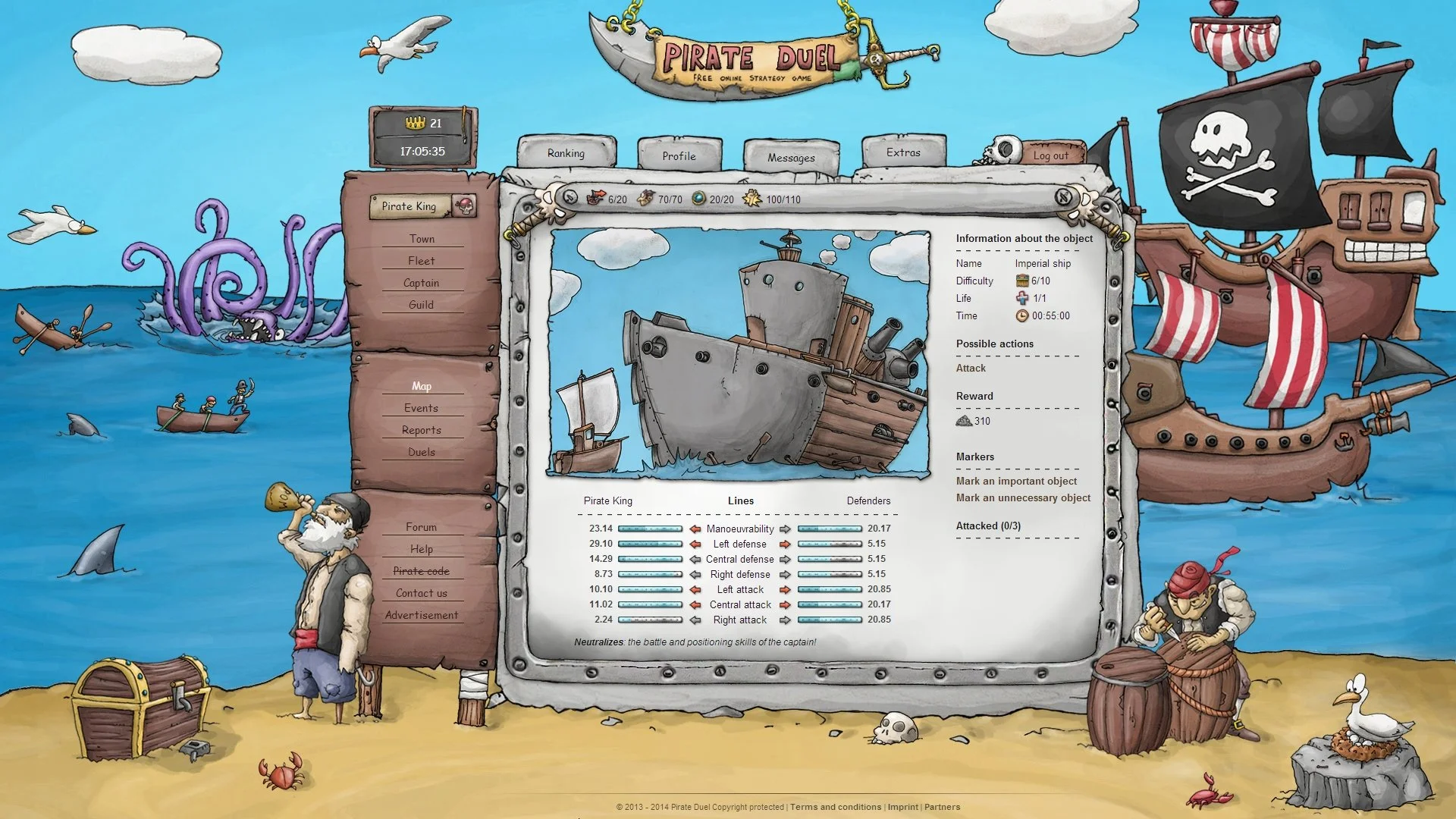The image size is (1456, 819).
Task: Click the pirate head crew counter icon
Action: (x=645, y=198)
